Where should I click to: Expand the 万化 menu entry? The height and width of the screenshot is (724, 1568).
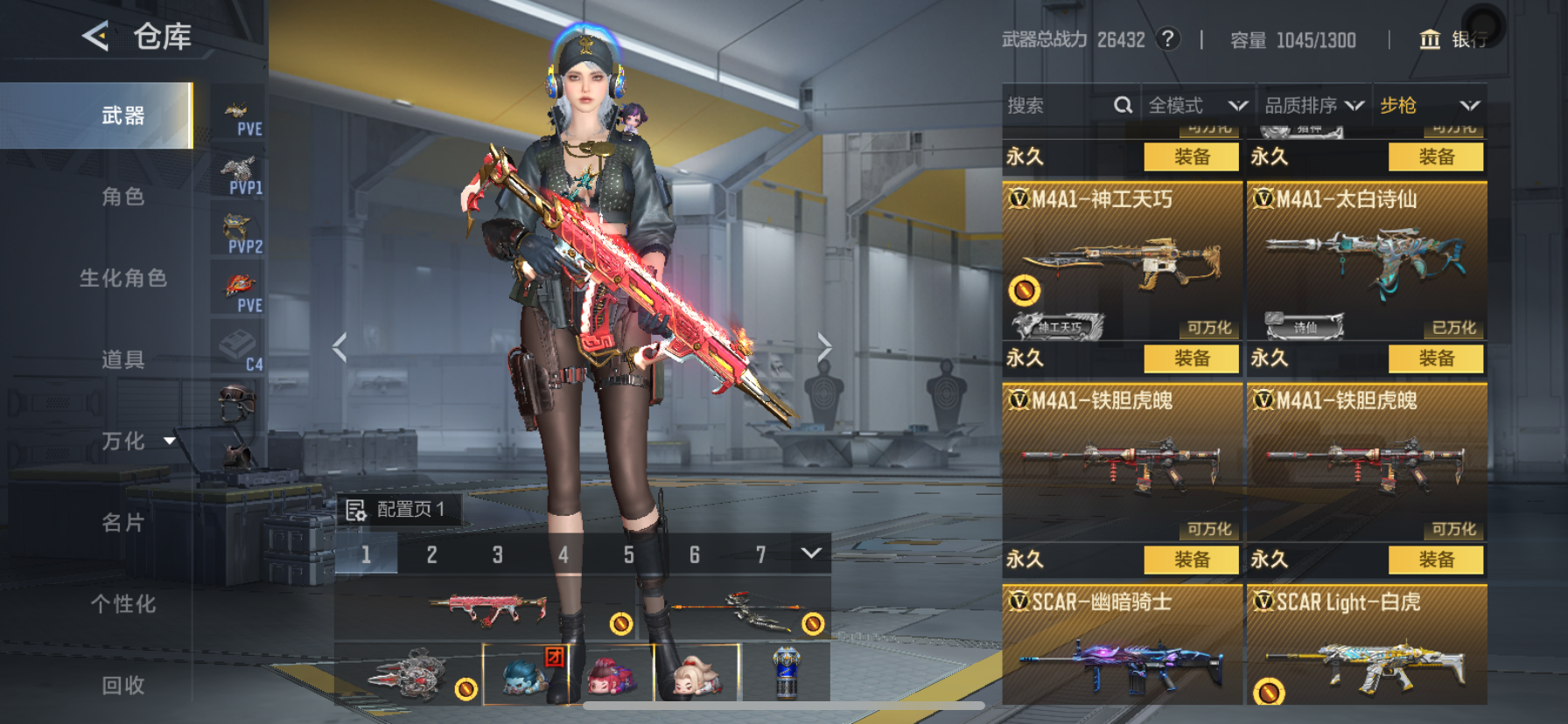click(x=136, y=441)
